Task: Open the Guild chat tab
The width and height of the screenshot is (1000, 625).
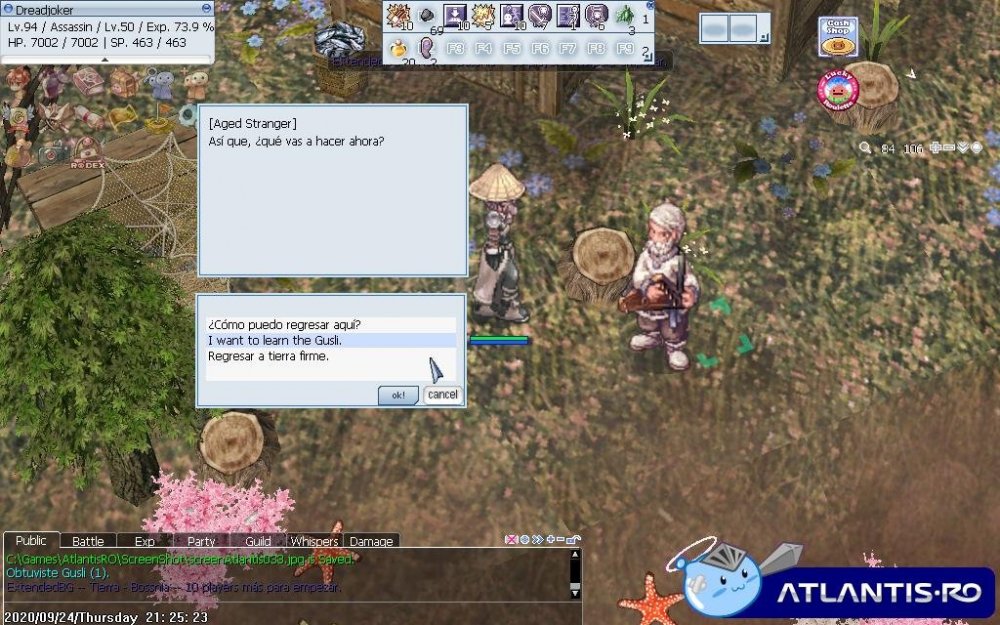Action: pyautogui.click(x=258, y=541)
